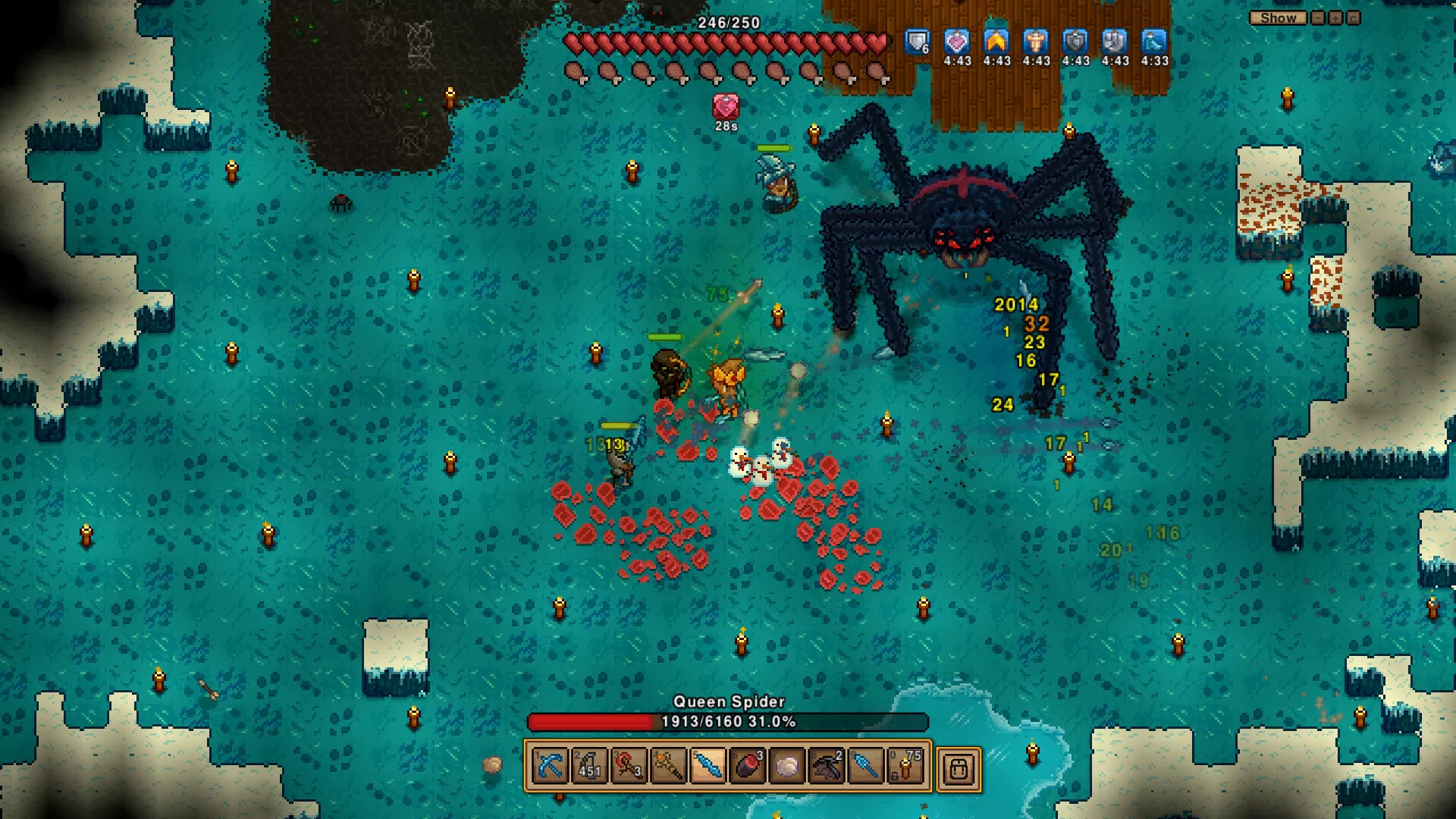Image resolution: width=1456 pixels, height=819 pixels.
Task: Click the fire potion buff icon
Action: pos(996,42)
